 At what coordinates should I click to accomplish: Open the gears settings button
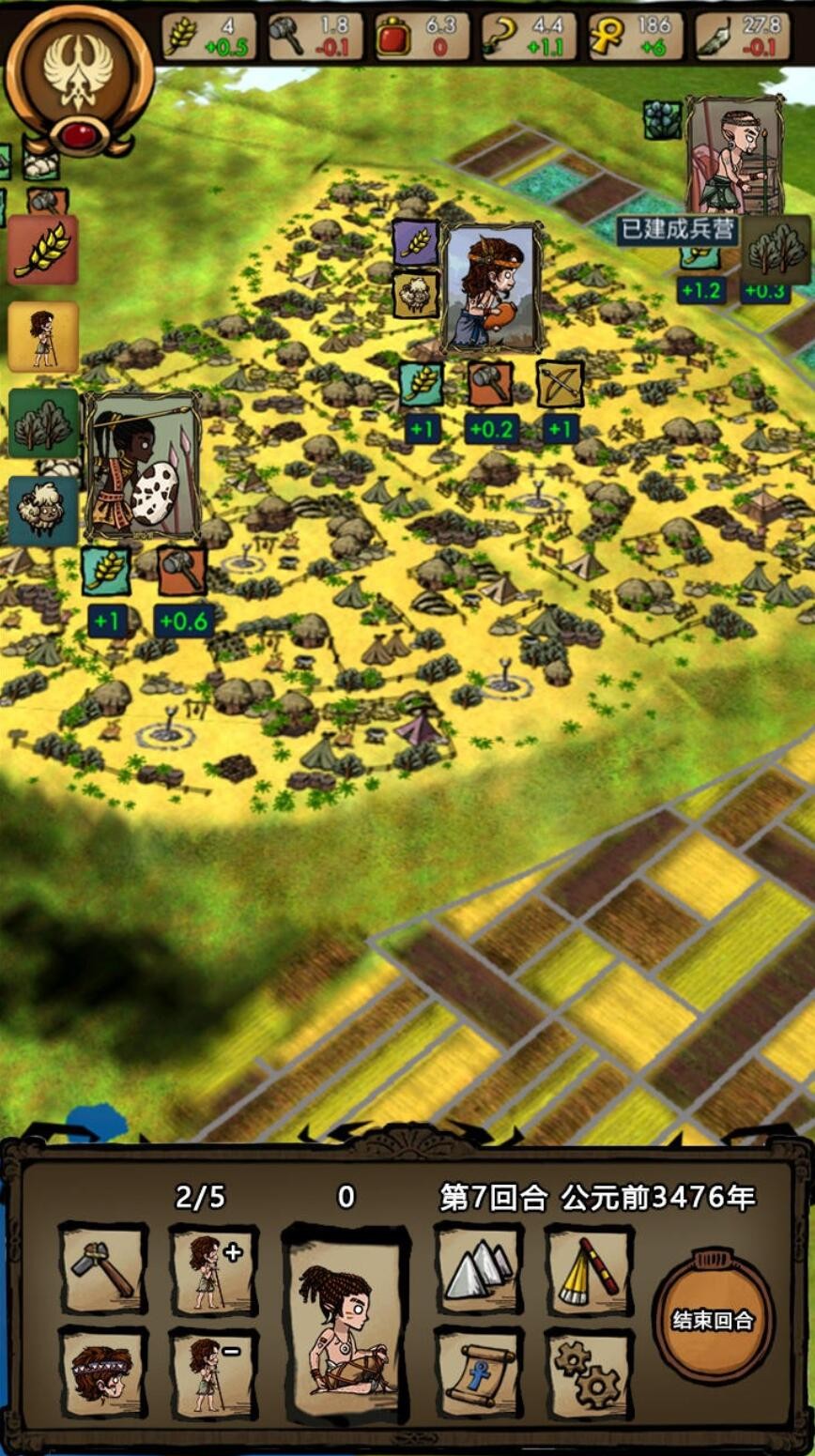(589, 1372)
